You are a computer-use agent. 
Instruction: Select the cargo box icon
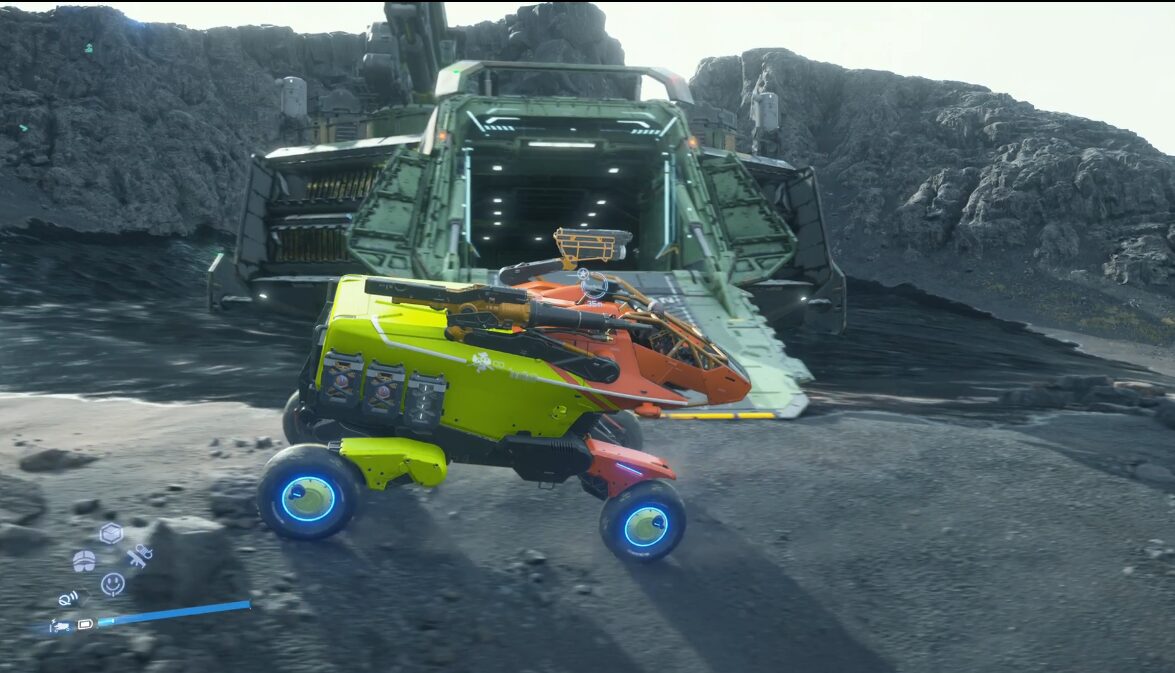pyautogui.click(x=111, y=533)
